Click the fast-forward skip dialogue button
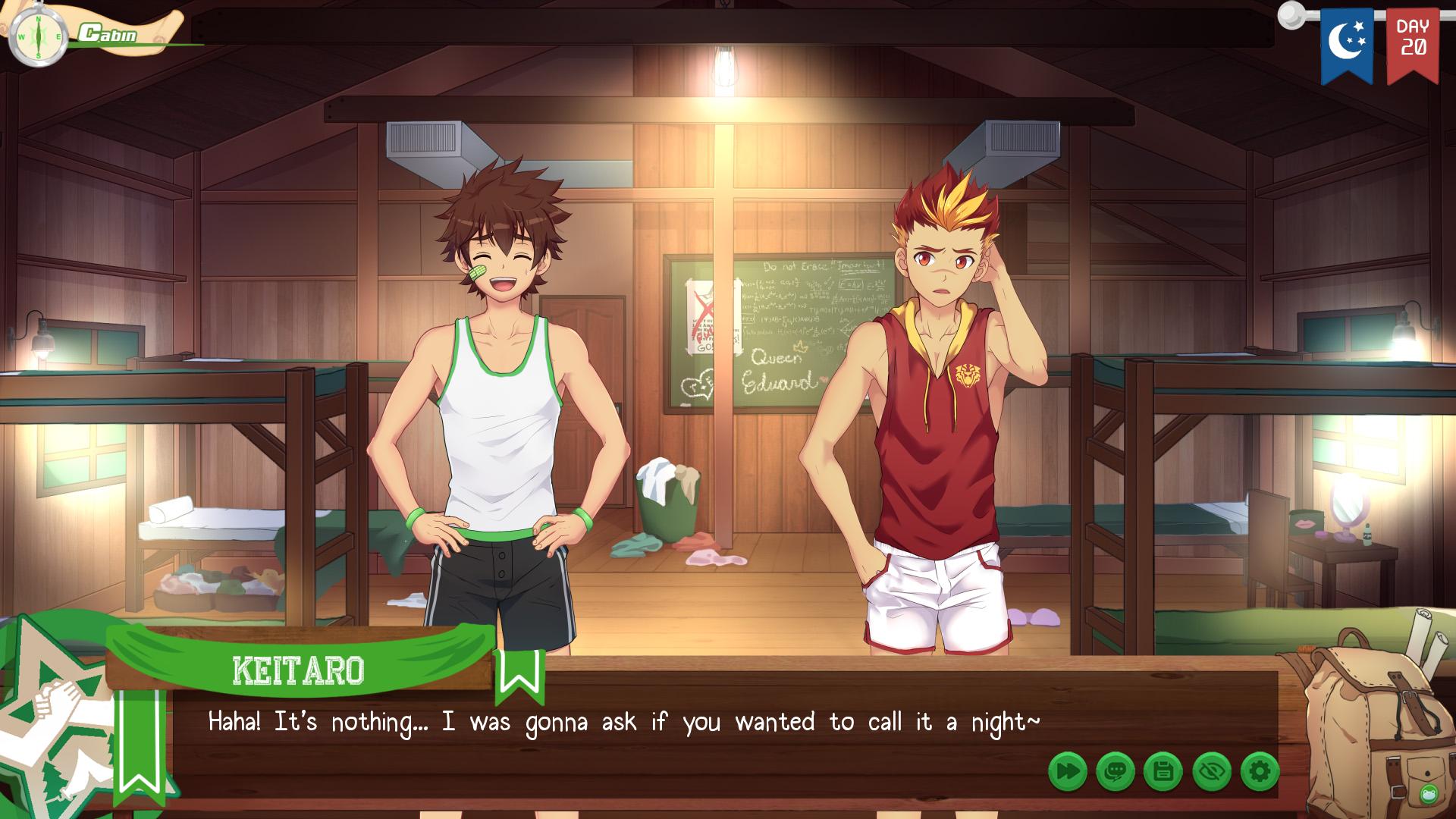Screen dimensions: 1456x819 click(x=1068, y=772)
